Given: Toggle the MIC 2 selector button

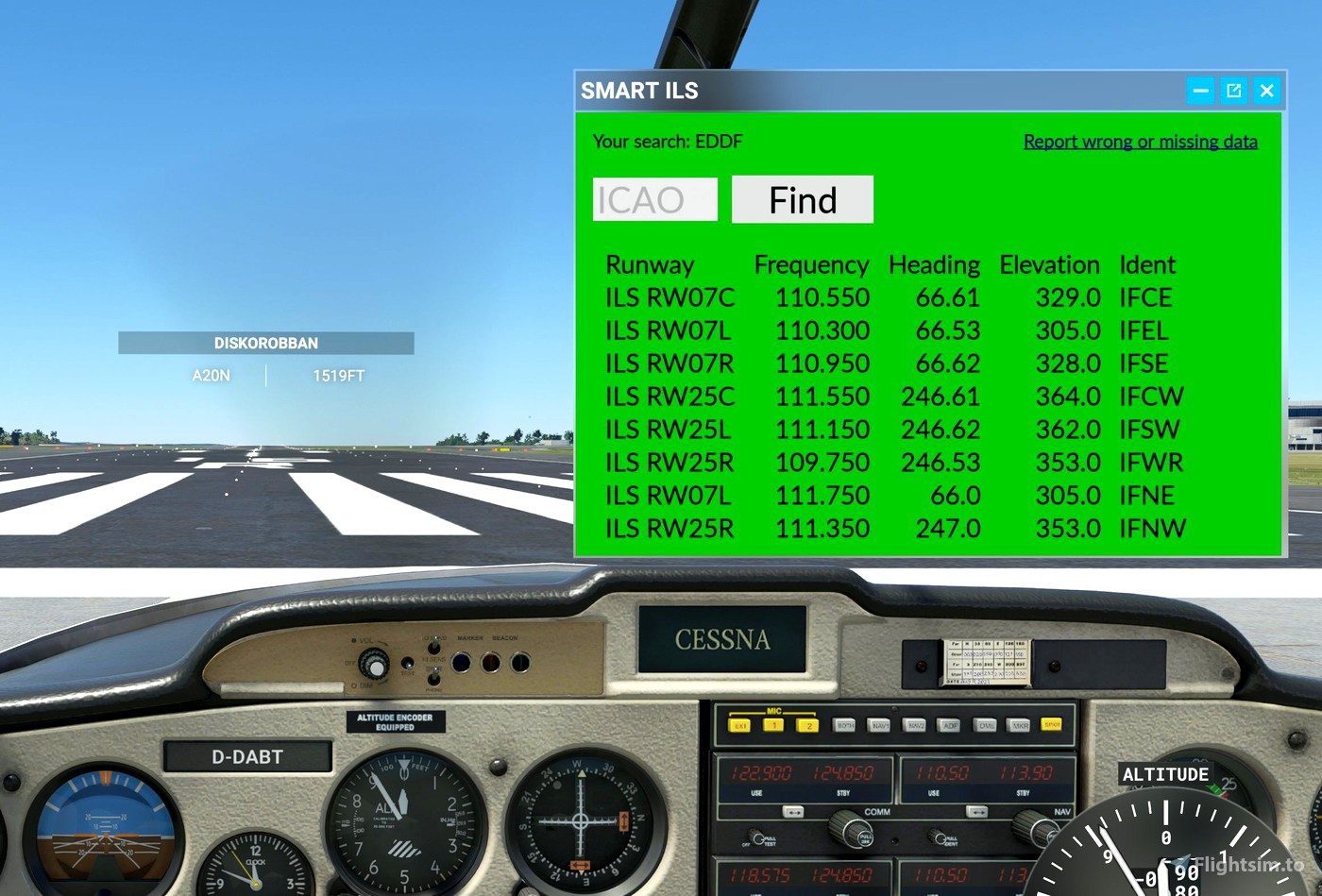Looking at the screenshot, I should [808, 725].
